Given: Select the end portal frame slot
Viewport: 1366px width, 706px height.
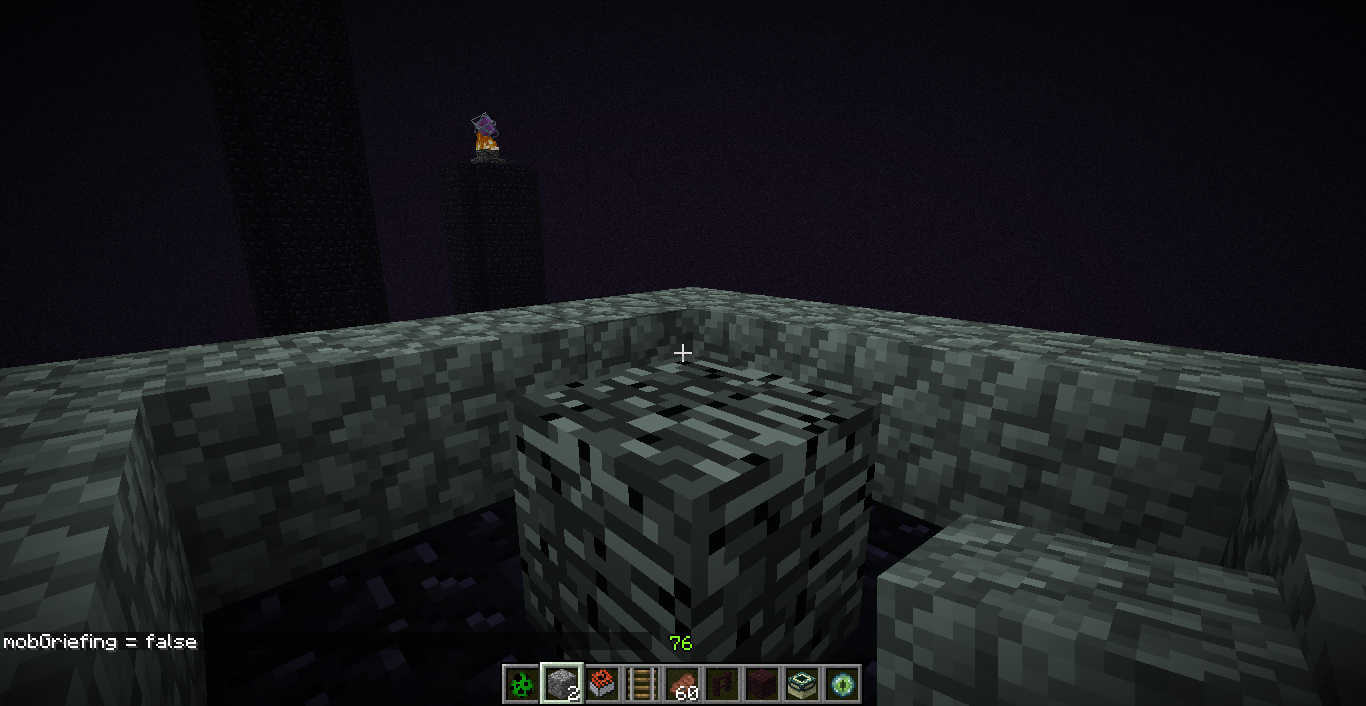Looking at the screenshot, I should click(802, 684).
